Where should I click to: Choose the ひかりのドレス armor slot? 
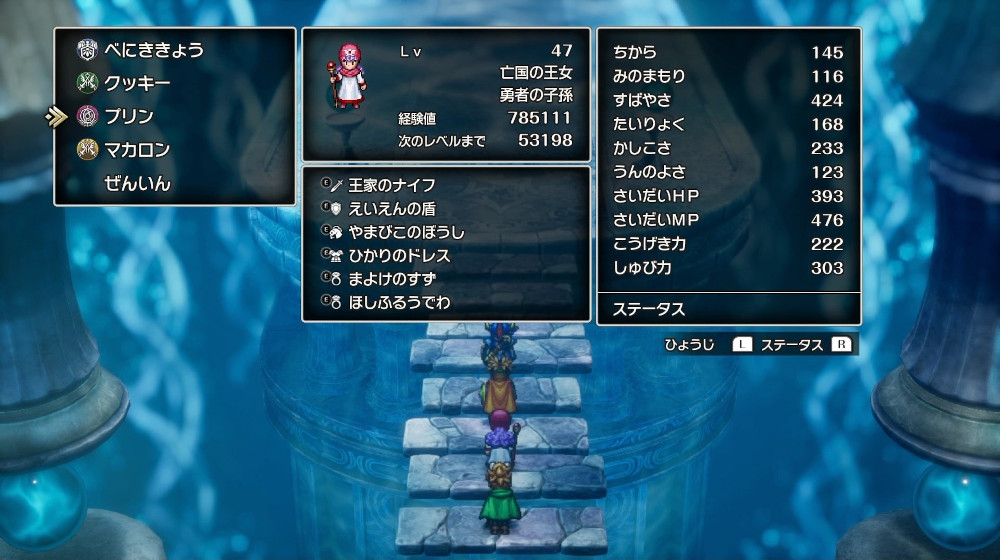click(399, 256)
